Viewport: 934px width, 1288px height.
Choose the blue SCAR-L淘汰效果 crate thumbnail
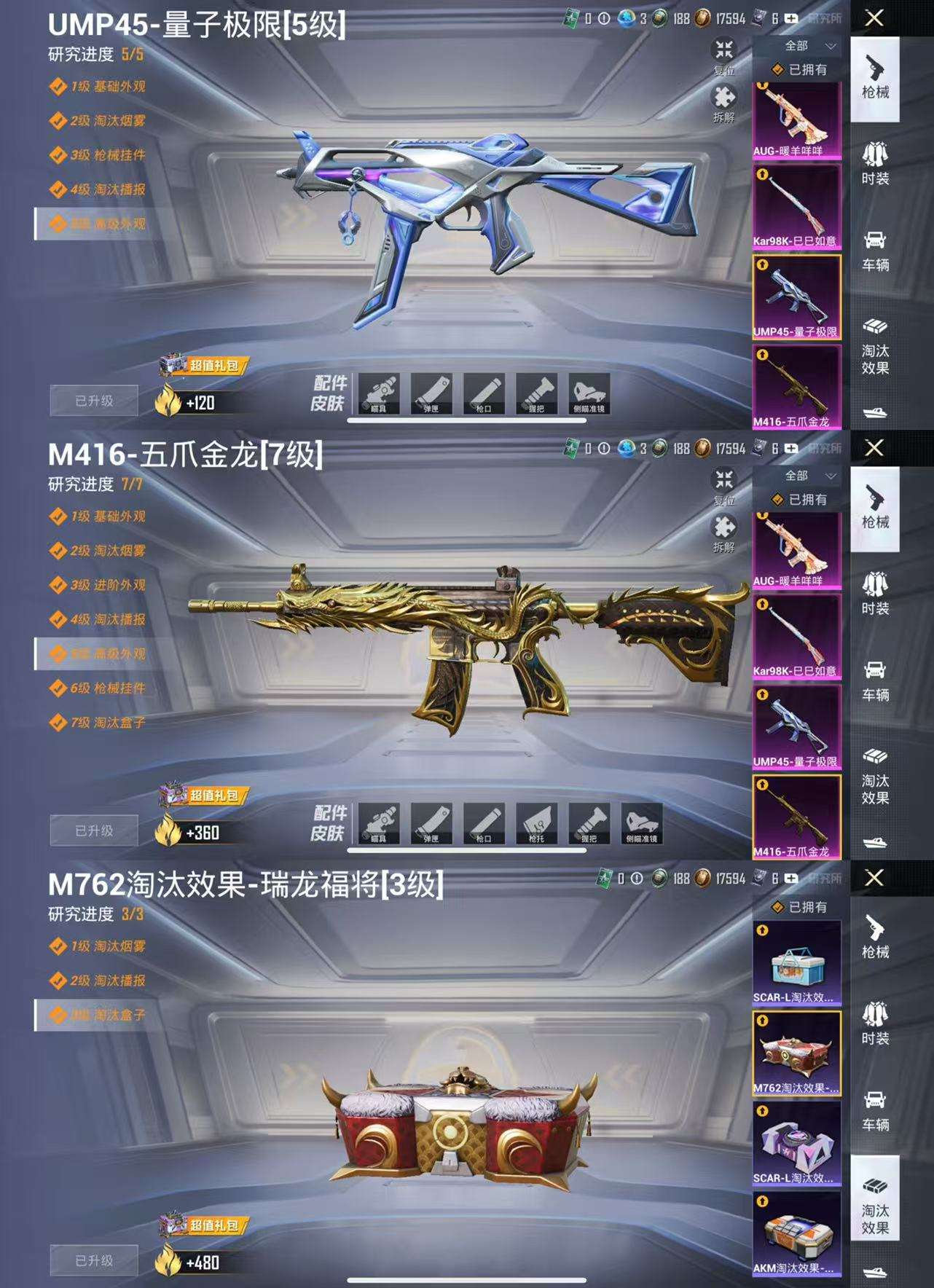click(x=796, y=963)
